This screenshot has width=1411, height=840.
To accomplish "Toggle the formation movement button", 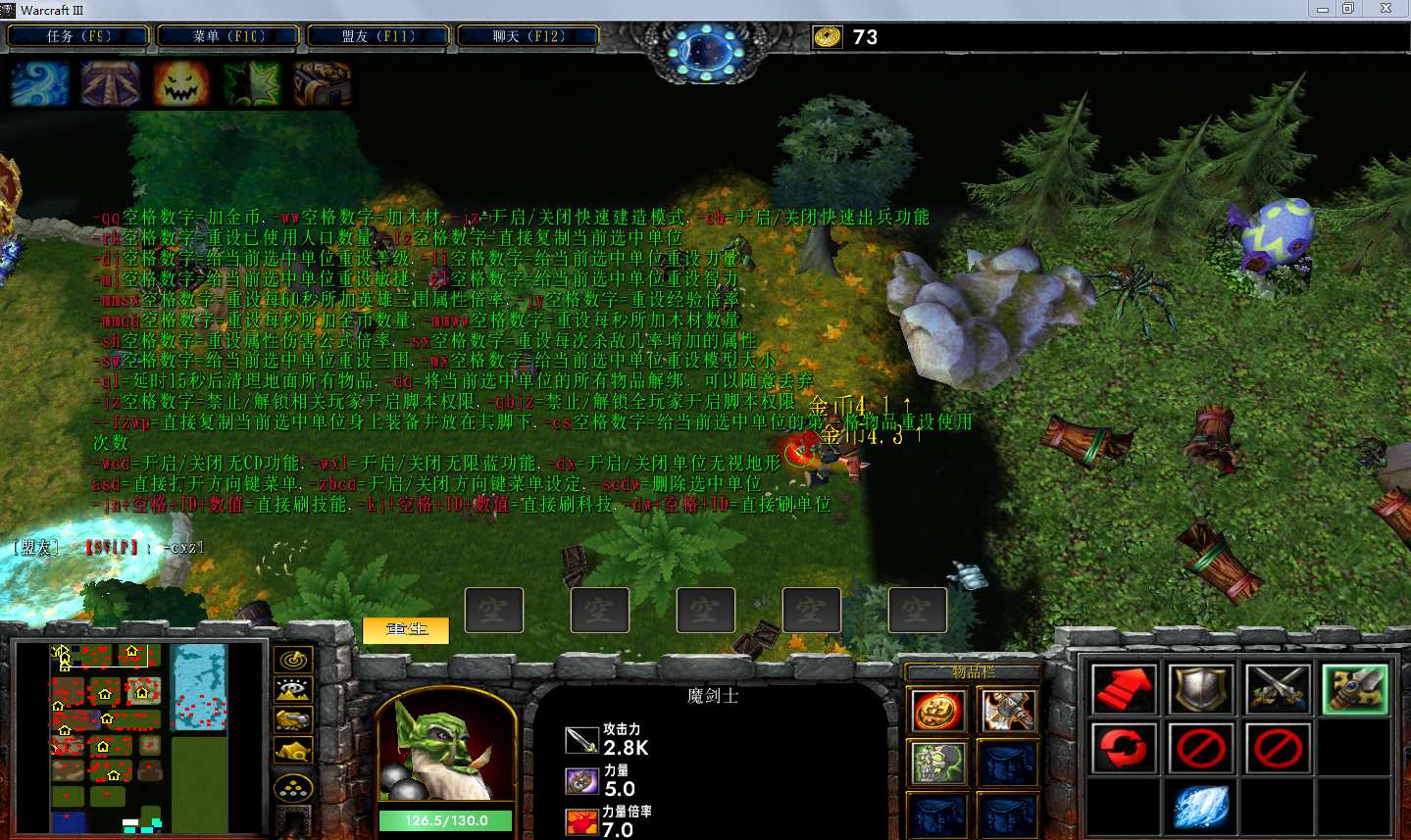I will [293, 787].
